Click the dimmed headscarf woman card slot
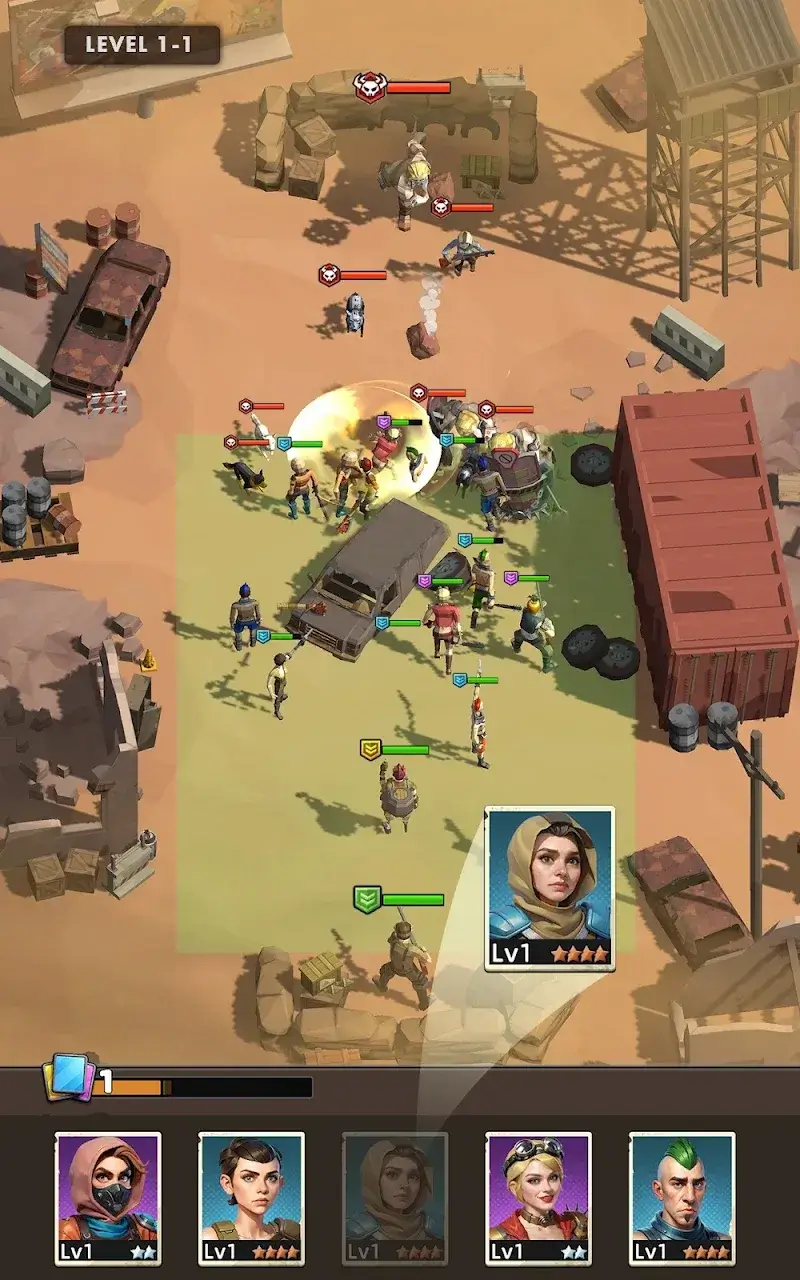 point(395,1197)
